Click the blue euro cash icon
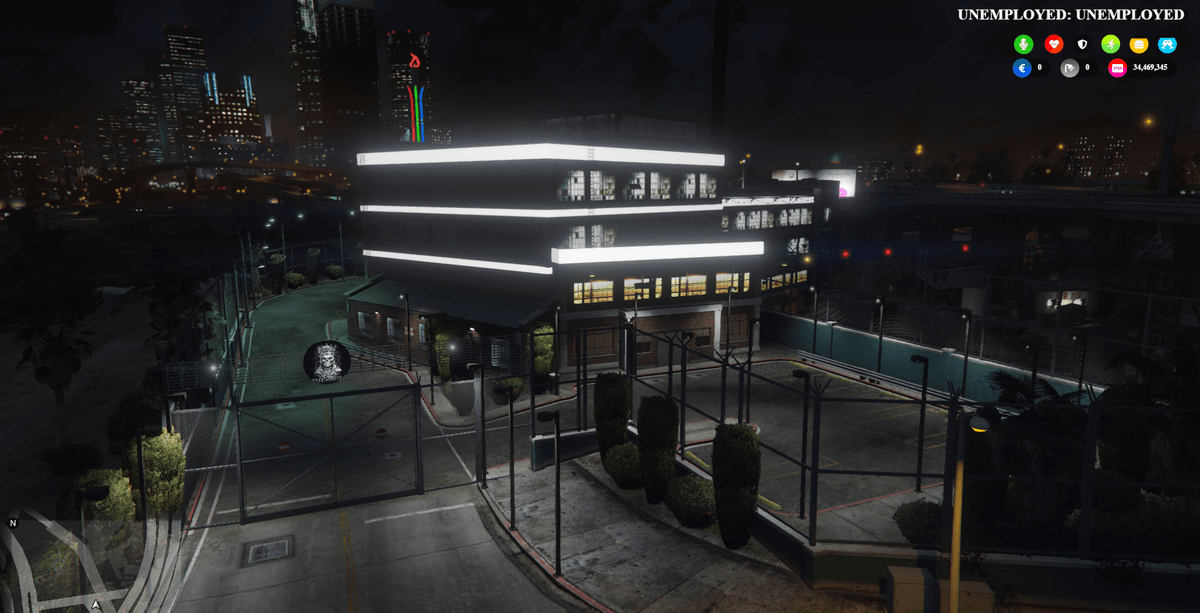Screen dimensions: 1200x613 coord(1021,68)
